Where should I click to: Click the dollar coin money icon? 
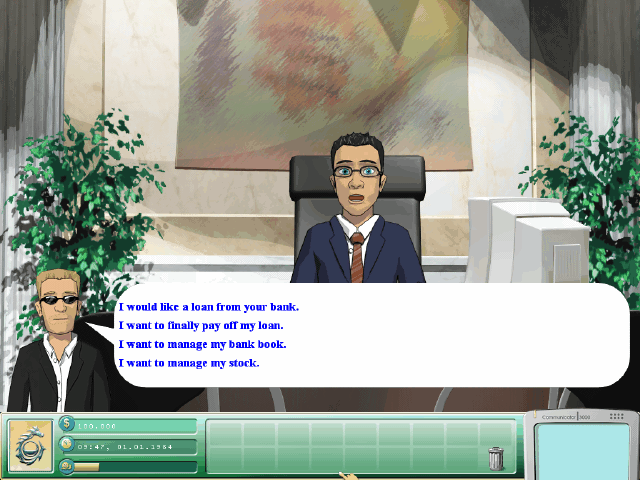68,424
